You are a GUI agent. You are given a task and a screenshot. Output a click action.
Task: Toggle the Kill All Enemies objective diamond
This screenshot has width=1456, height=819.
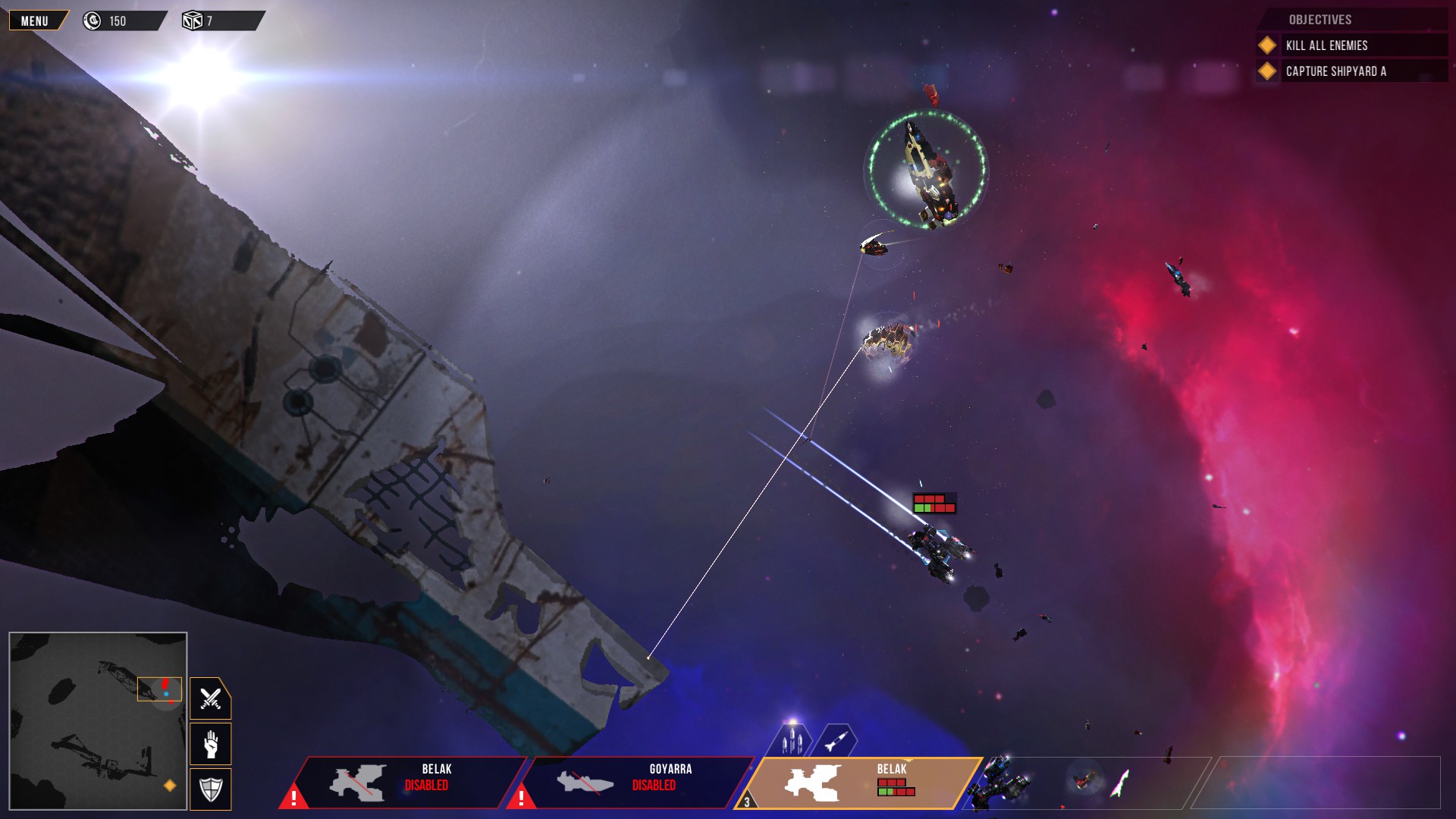pos(1266,45)
